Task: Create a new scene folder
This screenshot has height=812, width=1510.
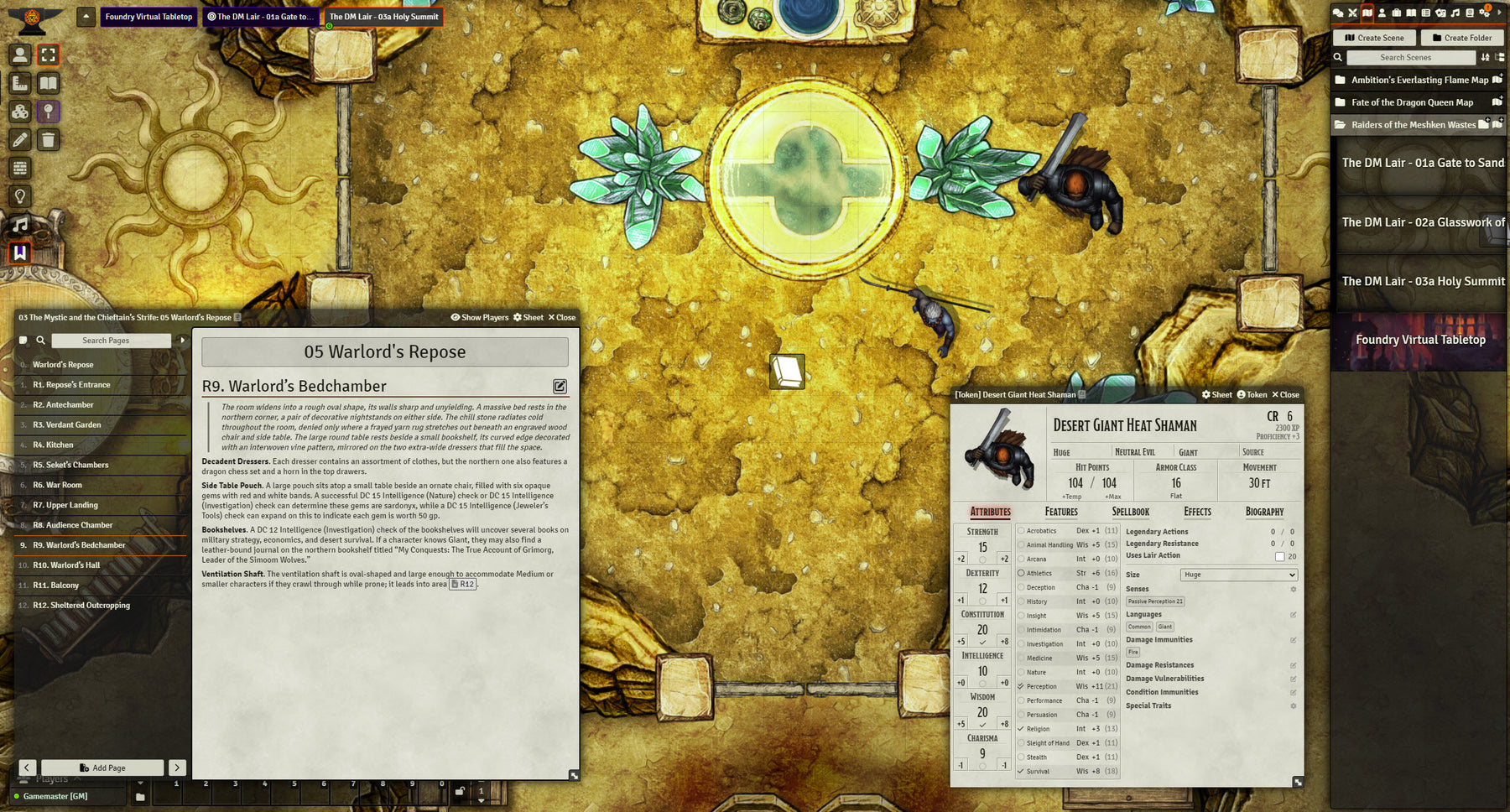Action: (x=1461, y=38)
